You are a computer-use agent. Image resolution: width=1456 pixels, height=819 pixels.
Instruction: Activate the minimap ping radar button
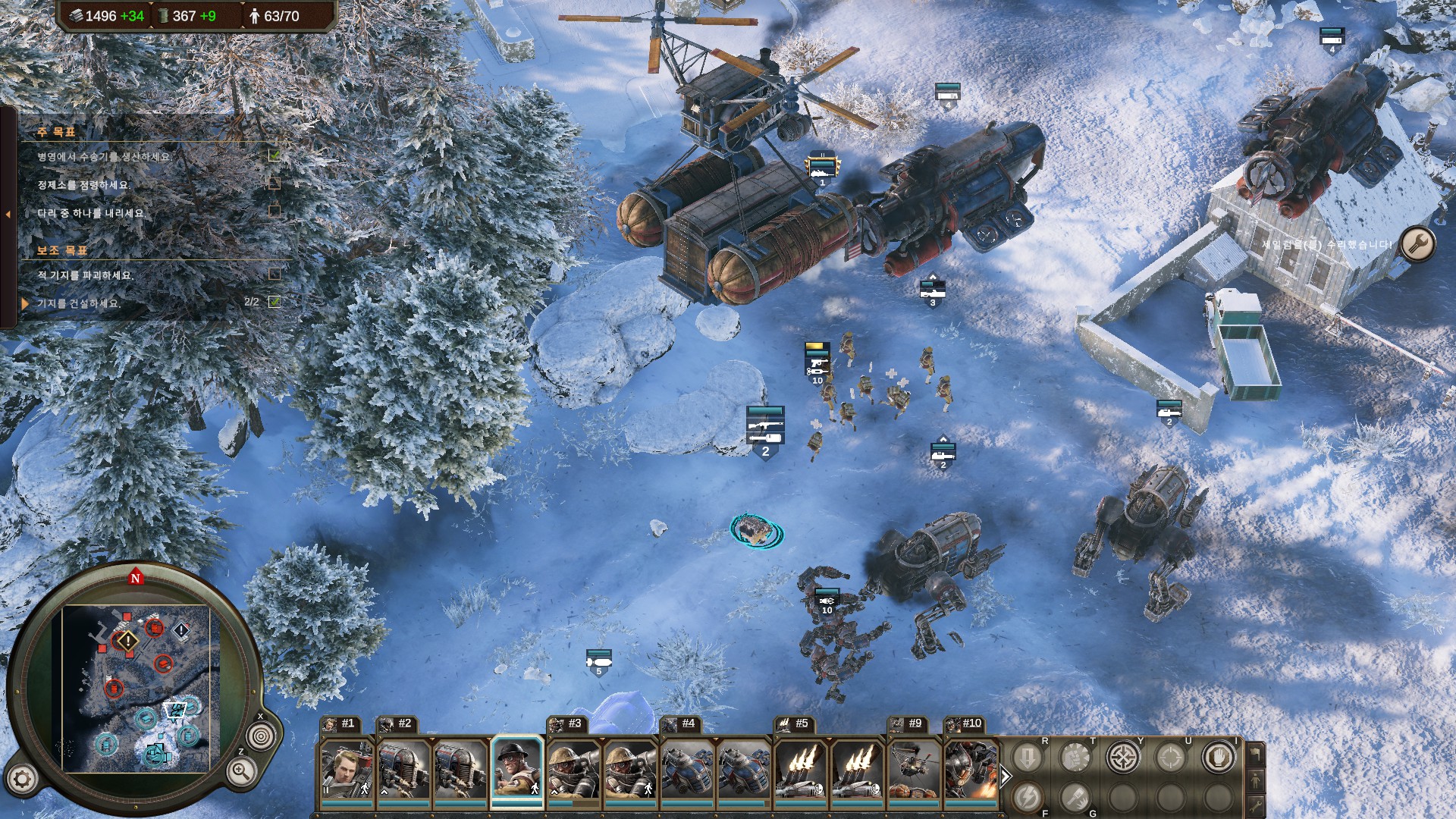[262, 736]
